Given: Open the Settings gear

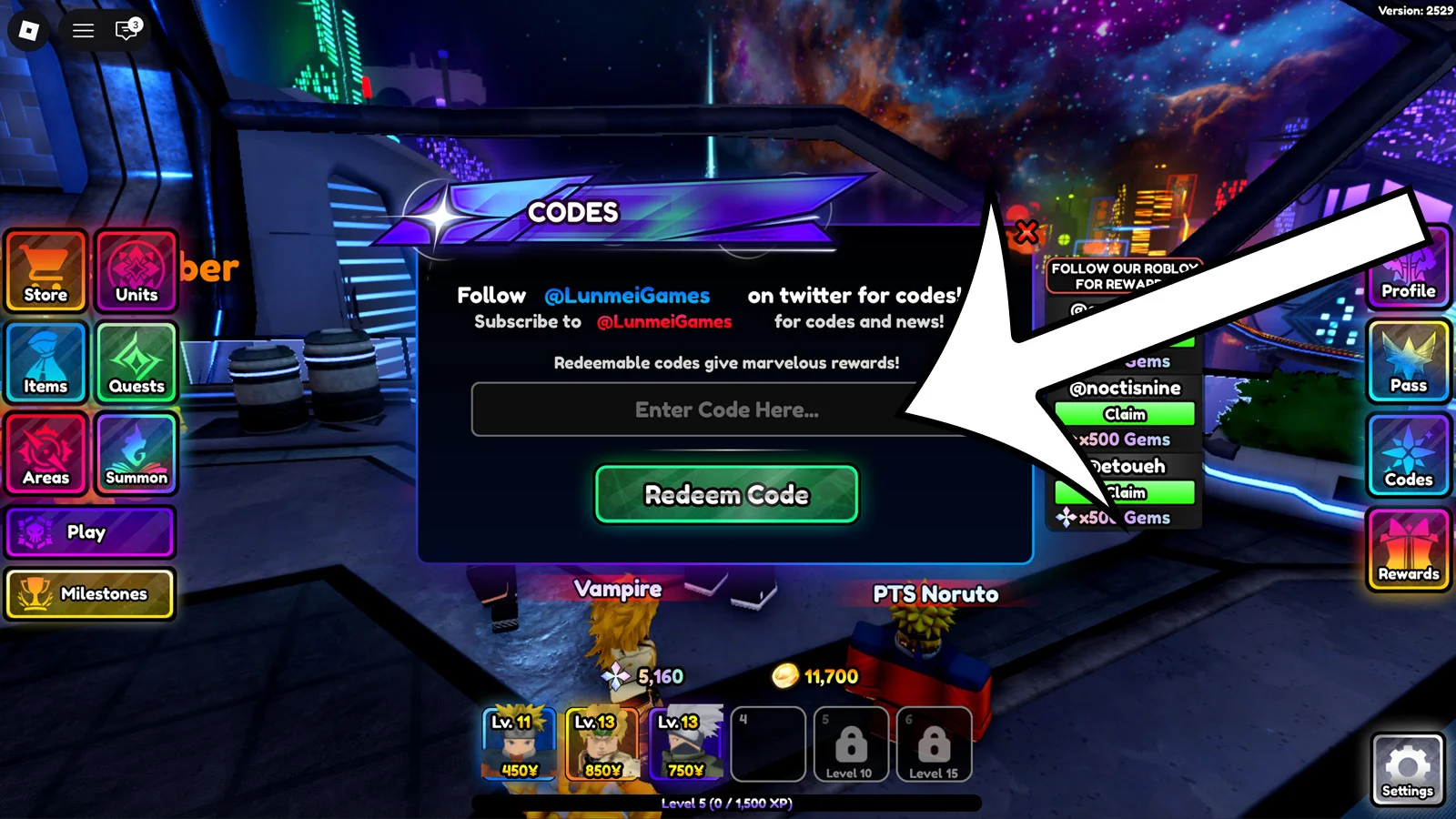Looking at the screenshot, I should click(x=1407, y=769).
